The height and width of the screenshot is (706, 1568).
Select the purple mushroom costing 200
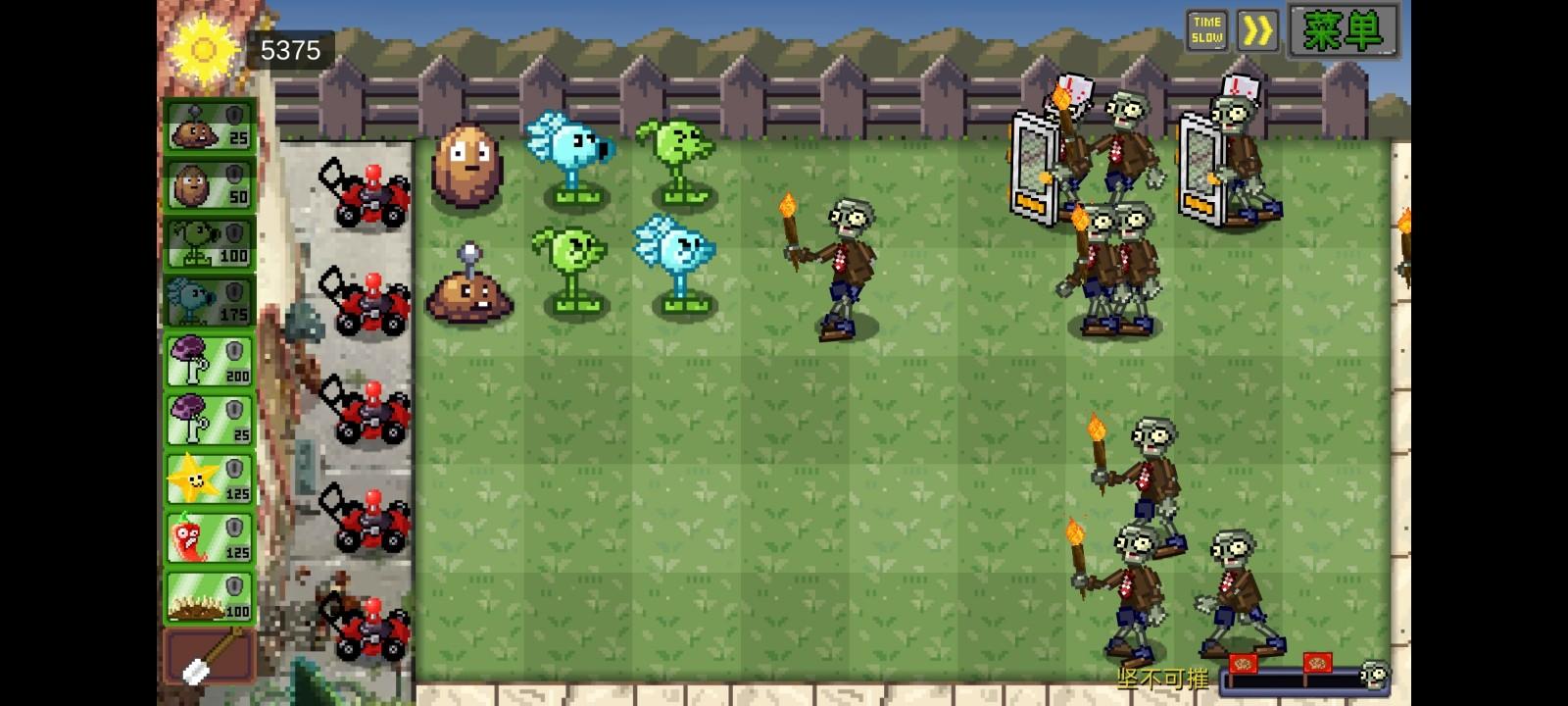point(207,359)
